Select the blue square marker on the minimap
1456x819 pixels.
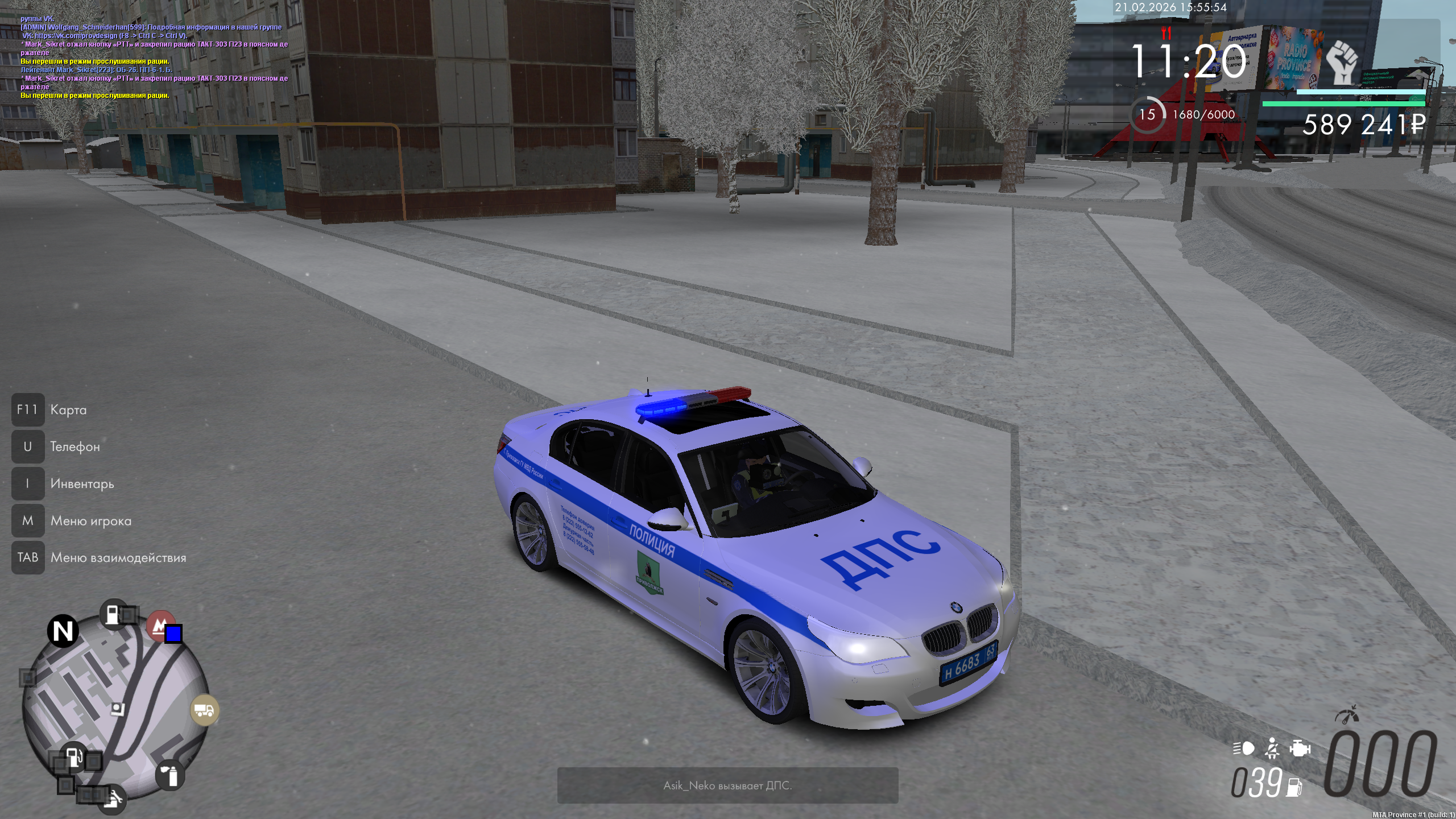pyautogui.click(x=173, y=634)
